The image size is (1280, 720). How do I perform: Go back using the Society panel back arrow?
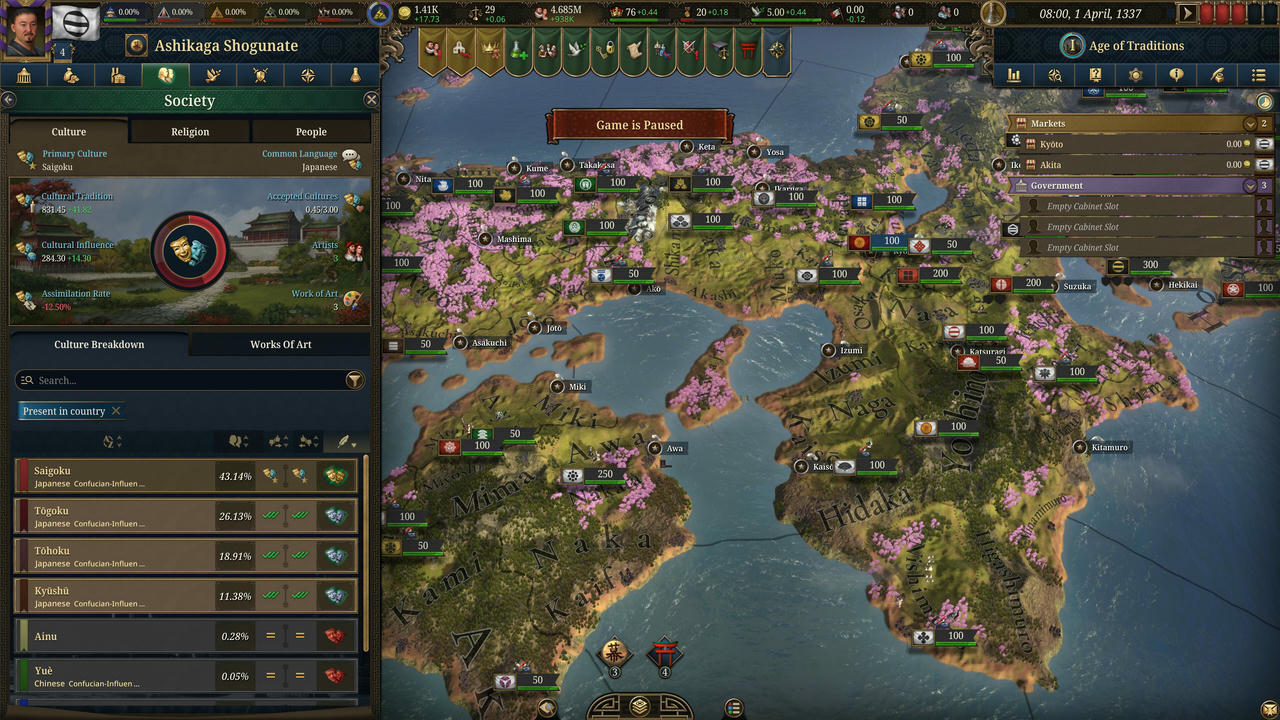pos(9,99)
